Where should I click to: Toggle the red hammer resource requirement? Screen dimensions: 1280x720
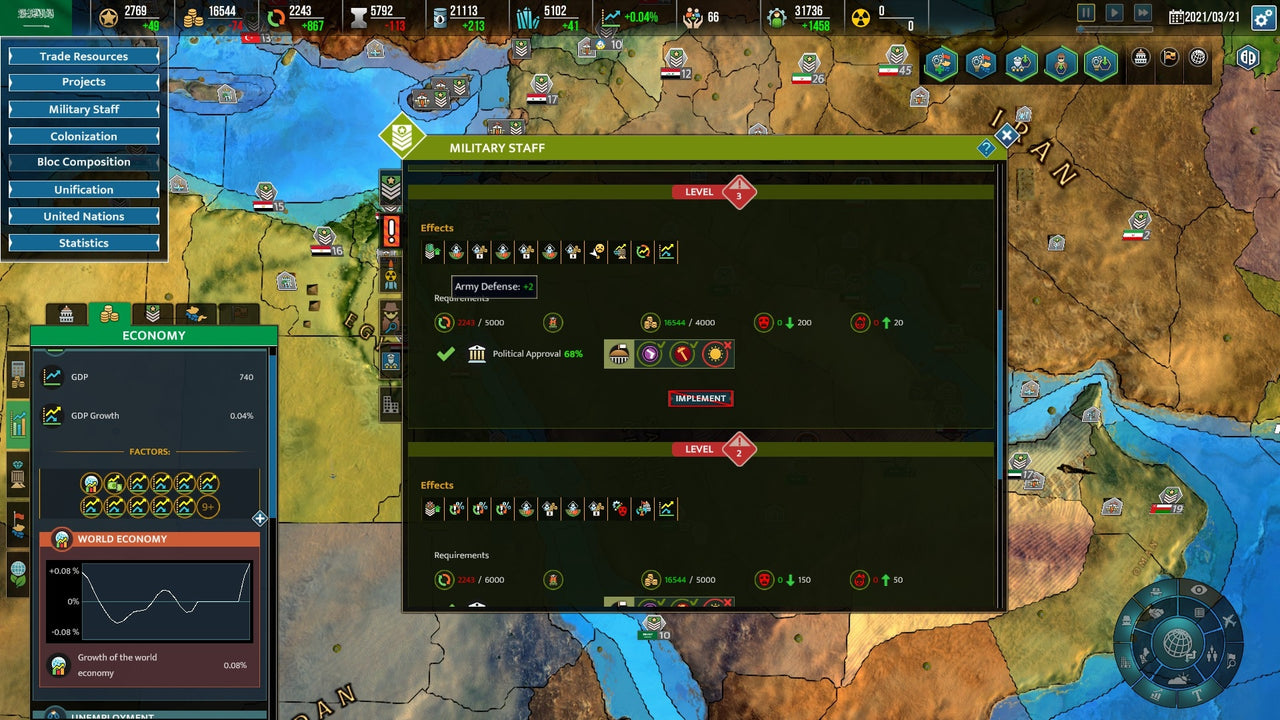tap(682, 353)
